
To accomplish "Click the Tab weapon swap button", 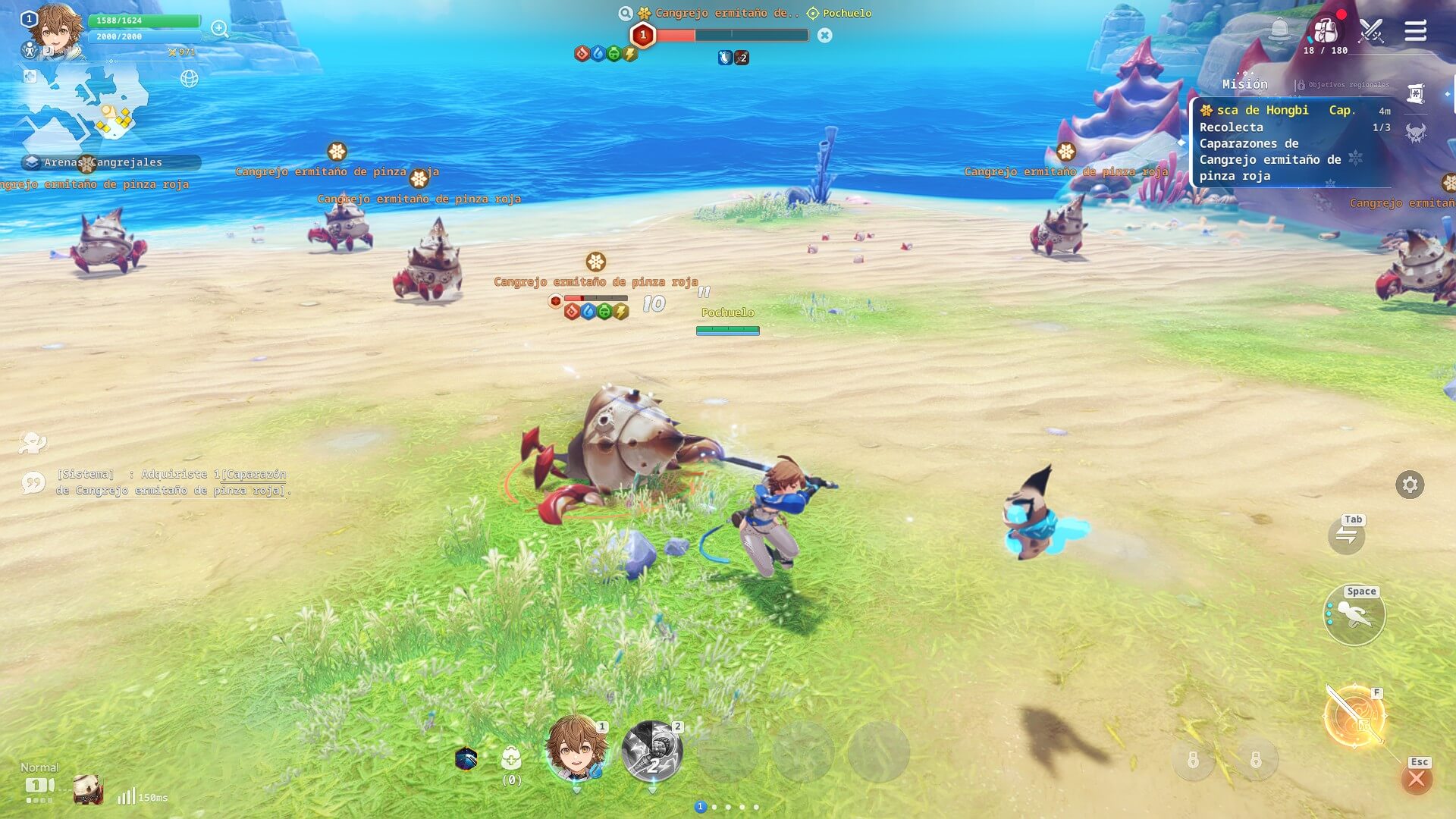I will (x=1347, y=535).
